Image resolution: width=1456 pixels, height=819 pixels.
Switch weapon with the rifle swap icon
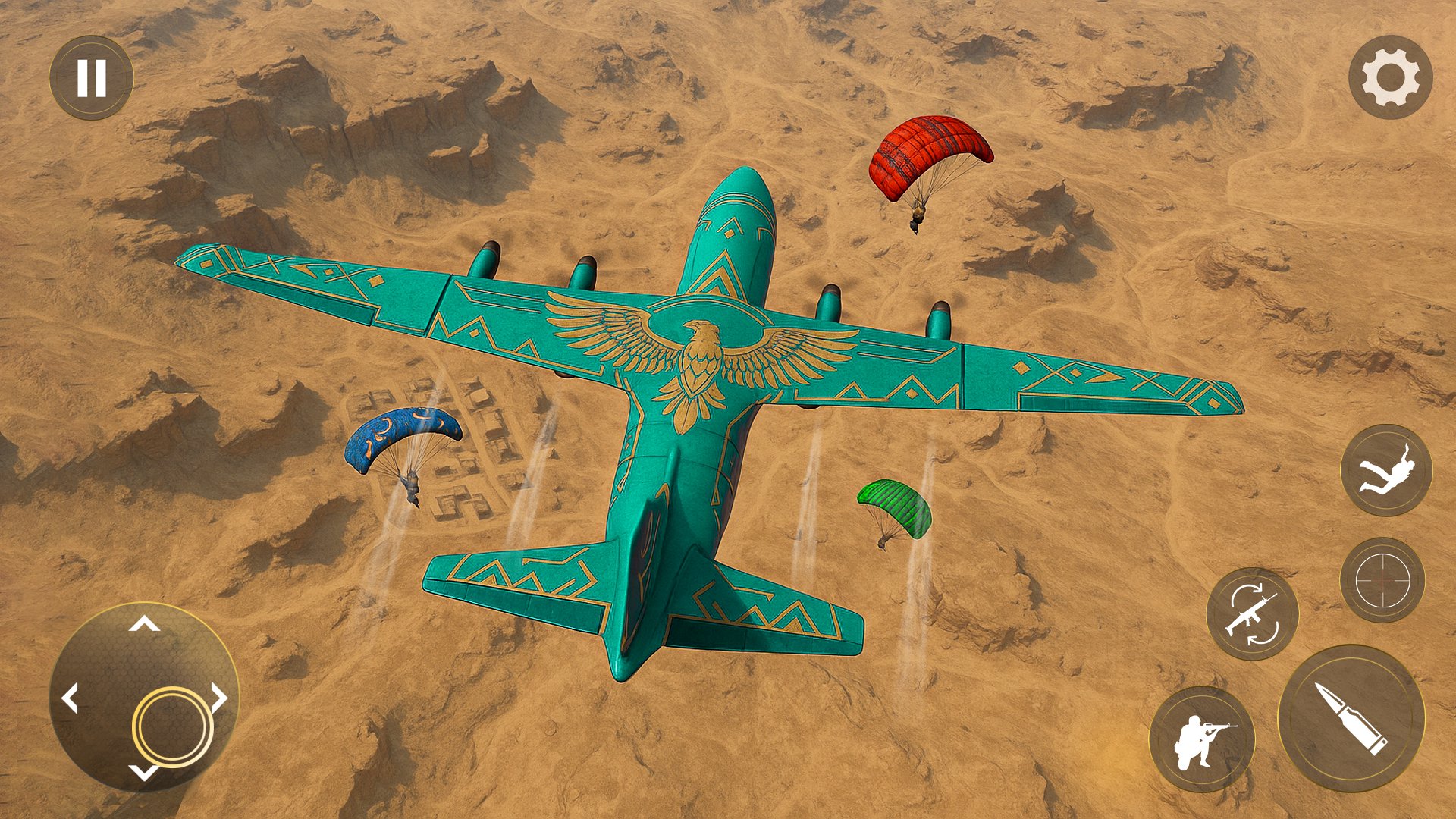click(1252, 613)
